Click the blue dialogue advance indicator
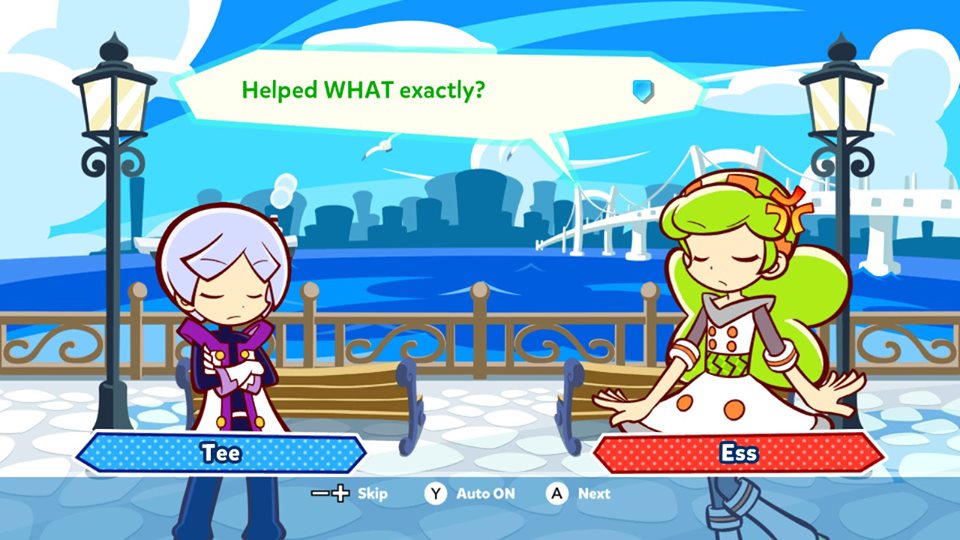 pos(642,91)
